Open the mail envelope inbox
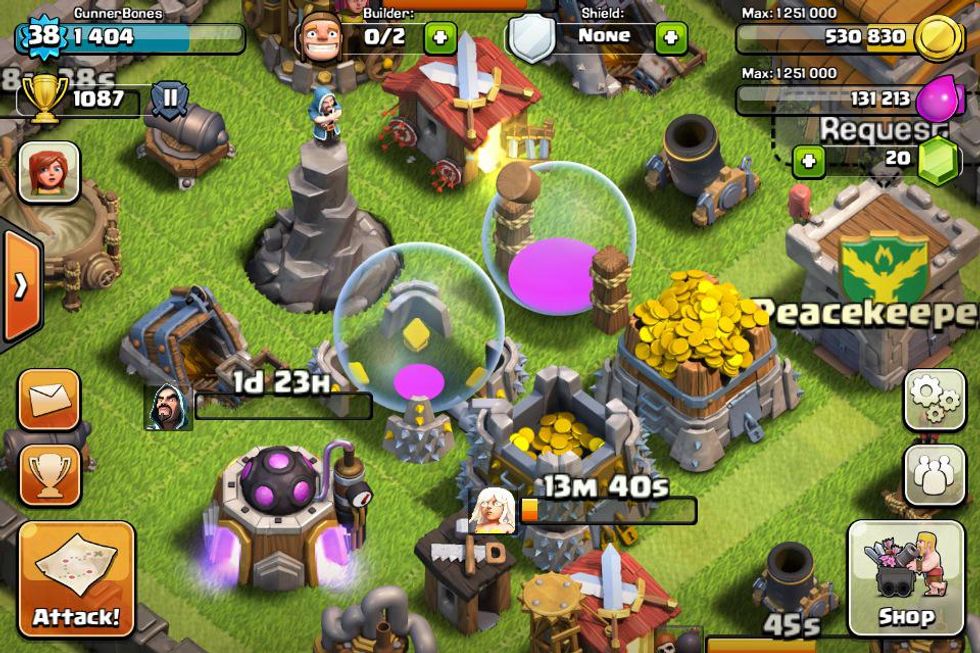 point(48,400)
